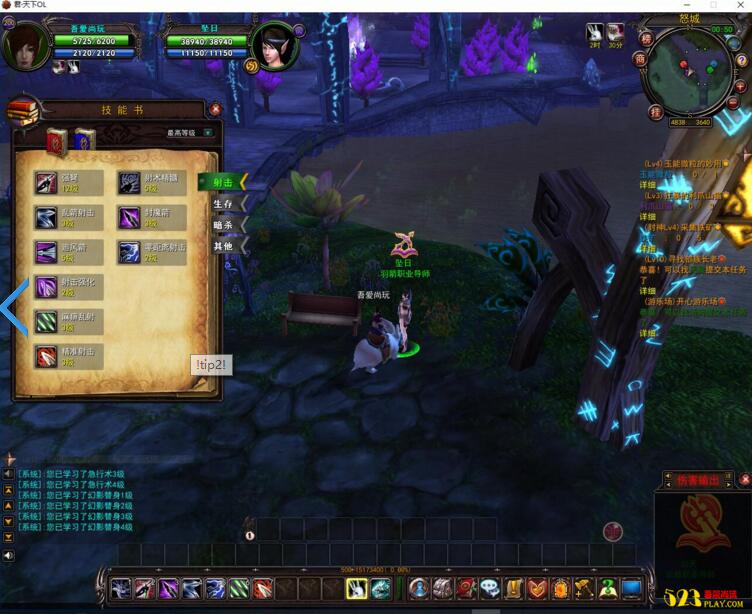
Task: Click the 挂 button below minimap
Action: click(656, 112)
